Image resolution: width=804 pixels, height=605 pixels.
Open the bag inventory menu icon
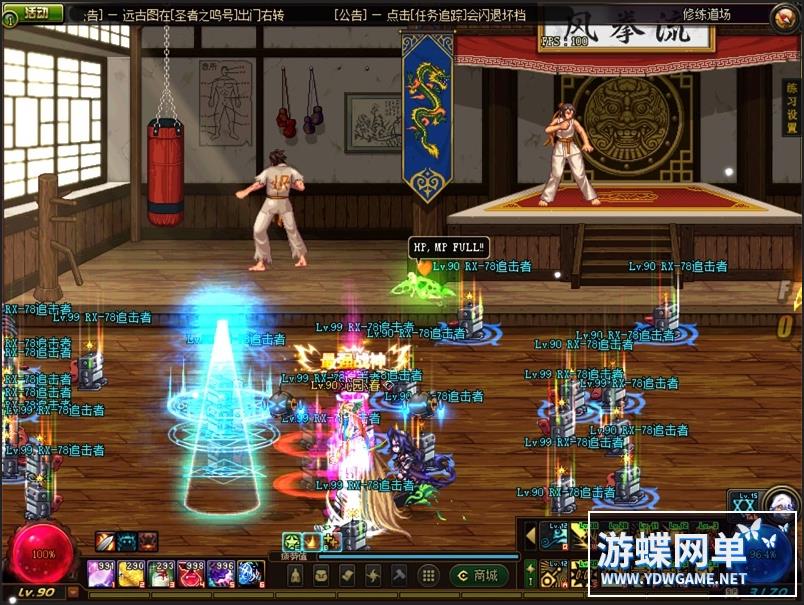[x=321, y=575]
